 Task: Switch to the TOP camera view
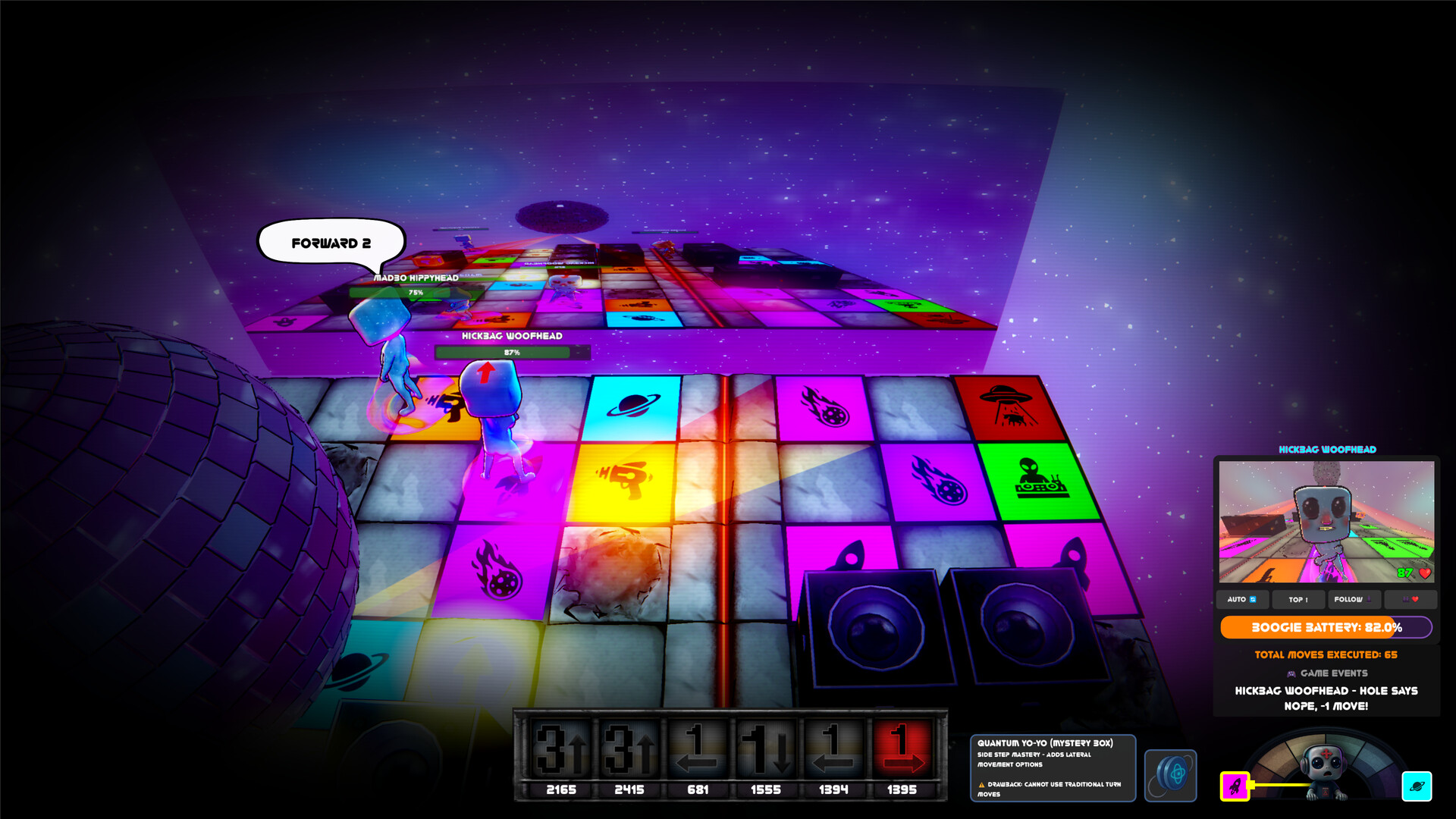coord(1298,599)
